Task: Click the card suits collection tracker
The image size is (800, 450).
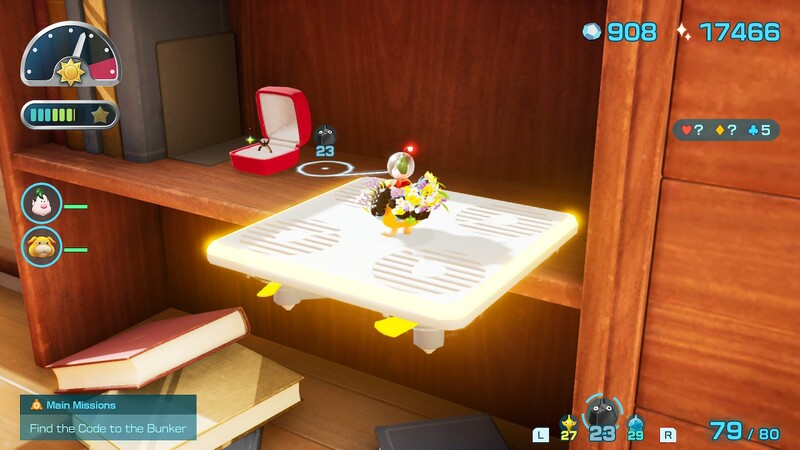Action: click(x=725, y=130)
